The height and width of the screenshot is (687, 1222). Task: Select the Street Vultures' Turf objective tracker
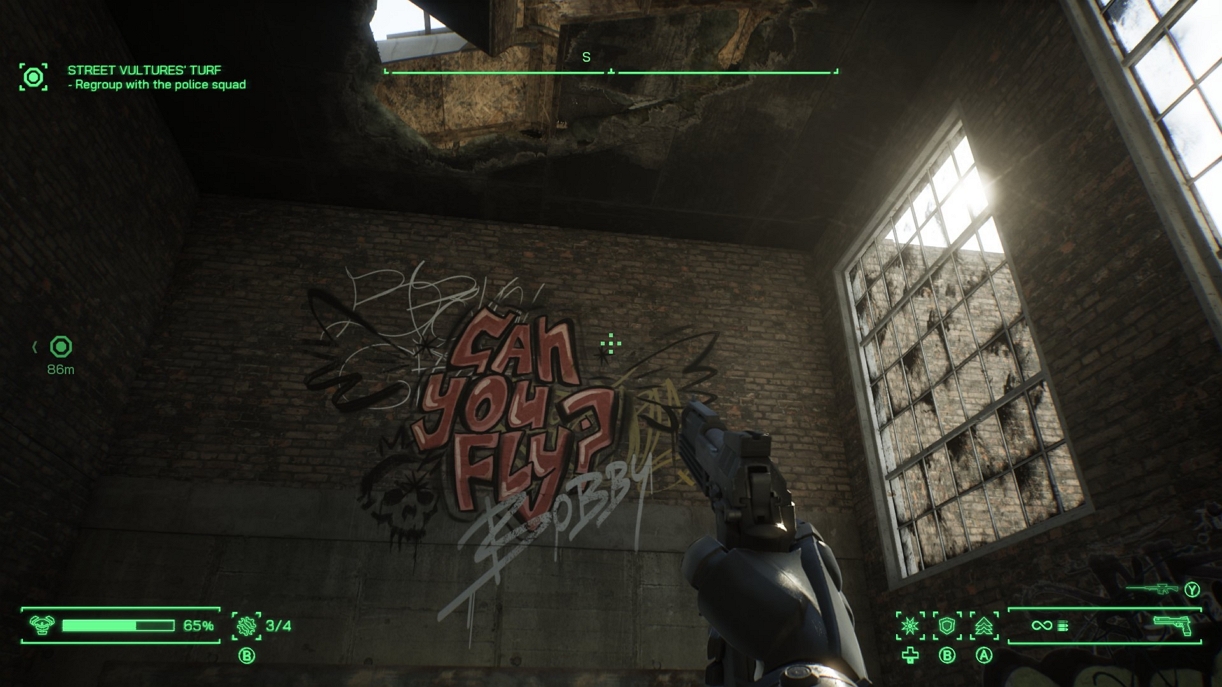click(x=145, y=71)
